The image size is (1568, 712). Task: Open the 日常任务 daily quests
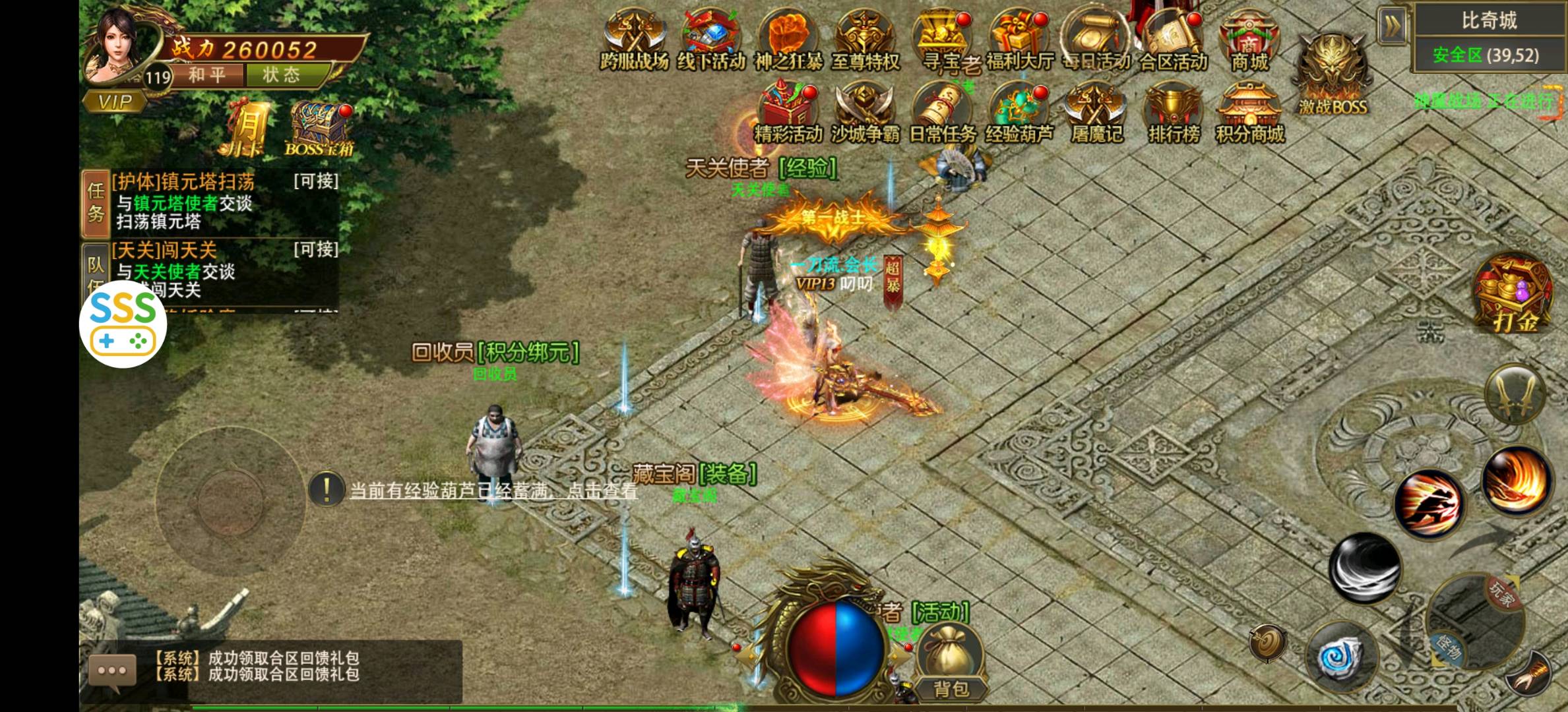point(942,112)
